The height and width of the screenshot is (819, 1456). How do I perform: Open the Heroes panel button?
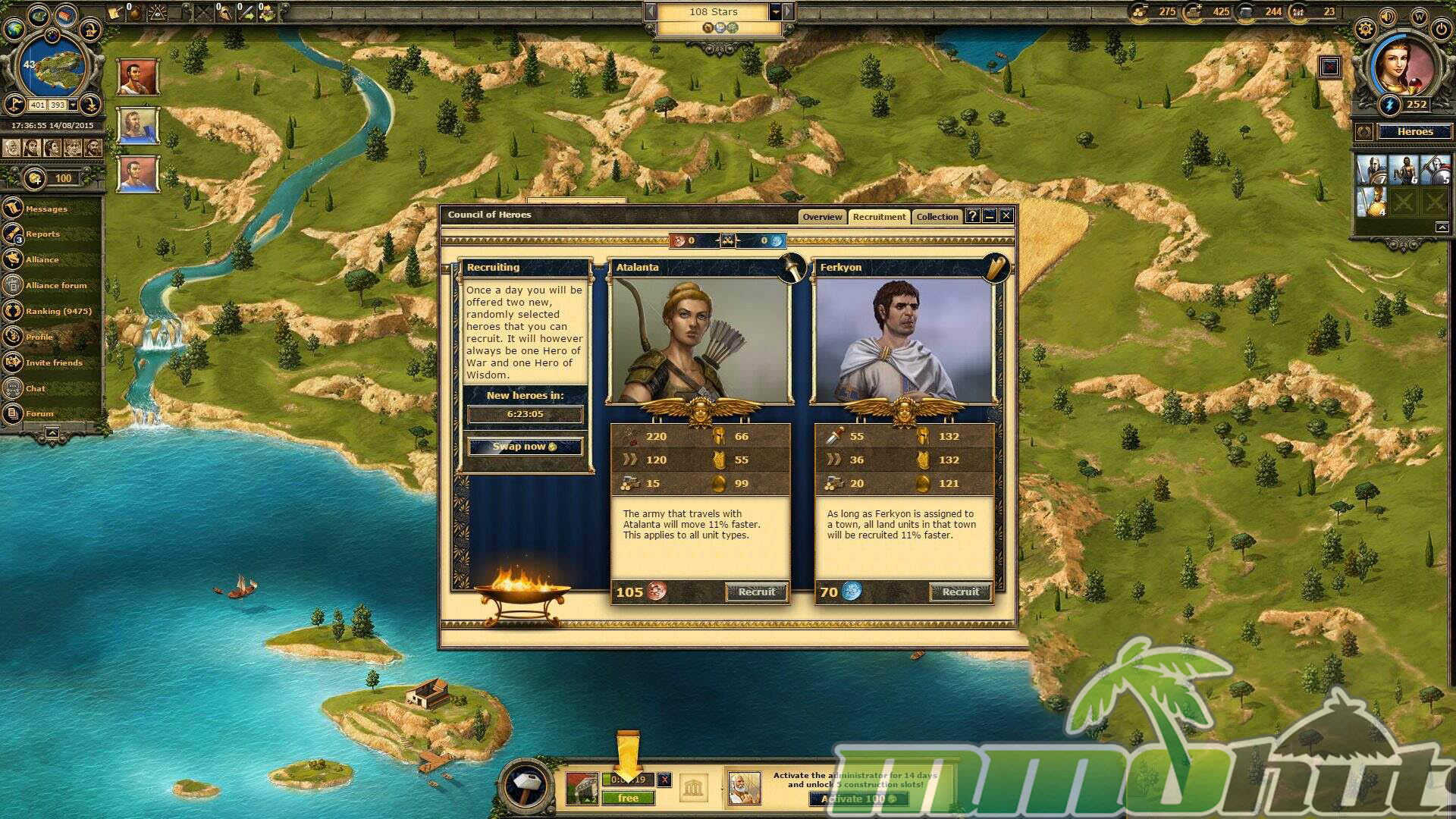click(x=1414, y=132)
